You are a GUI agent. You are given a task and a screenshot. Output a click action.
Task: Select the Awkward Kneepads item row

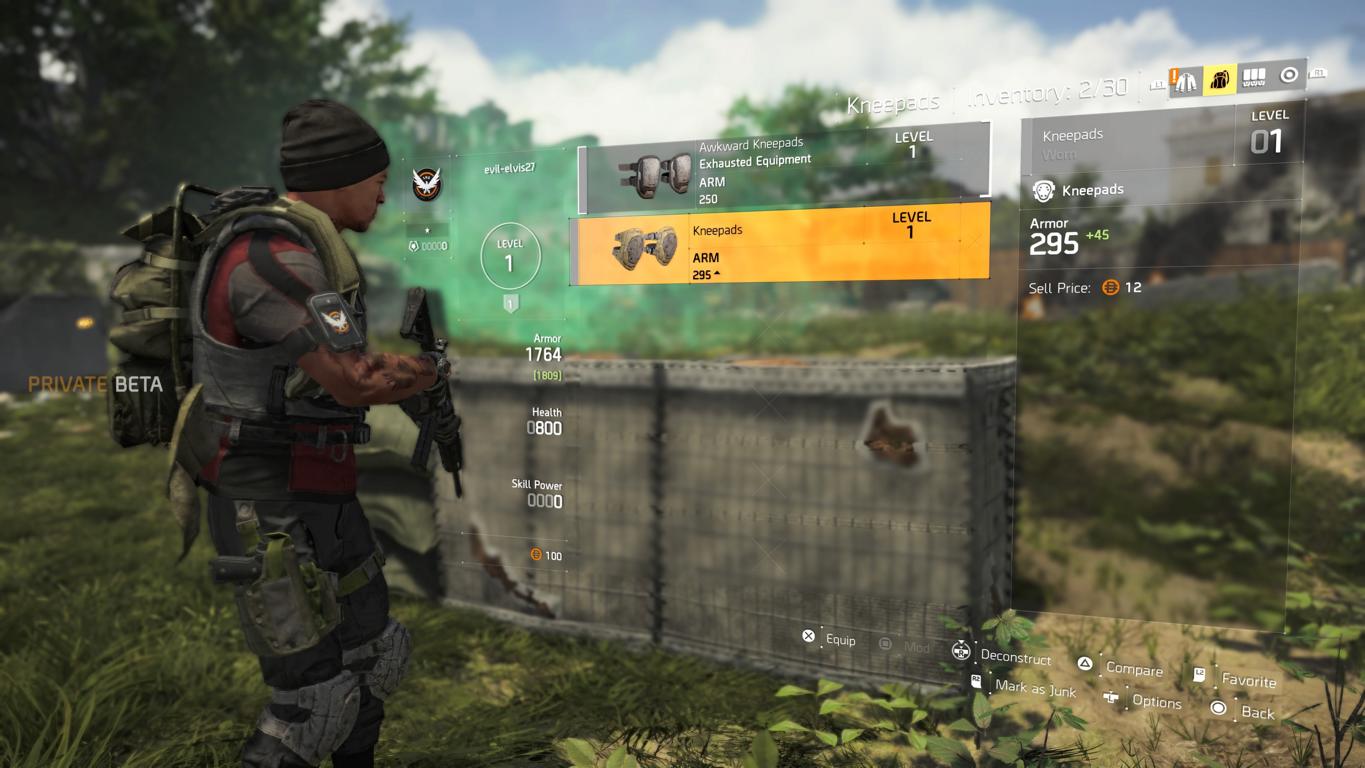(x=783, y=168)
